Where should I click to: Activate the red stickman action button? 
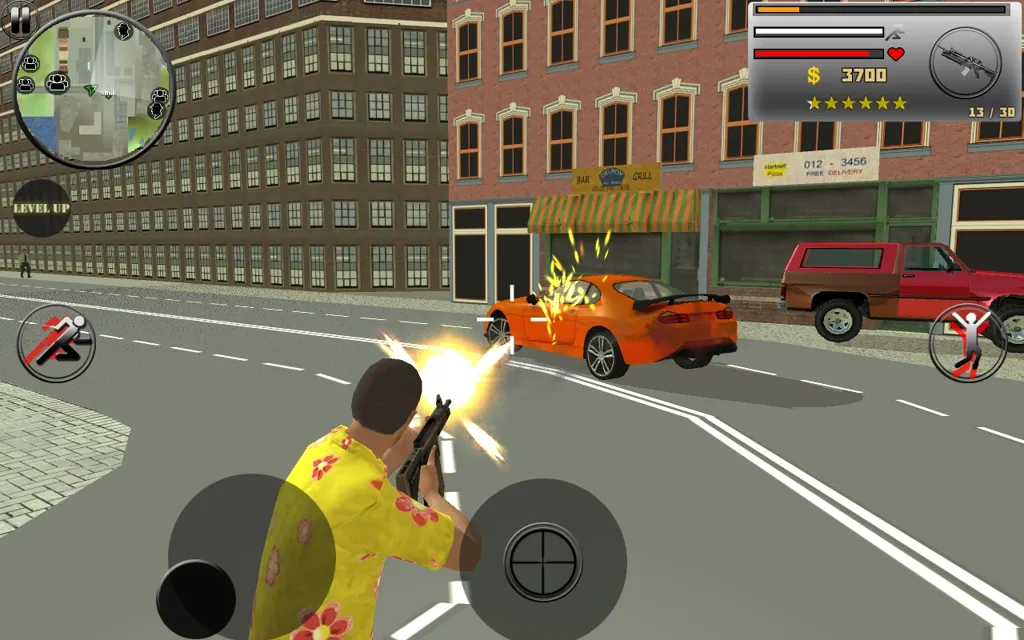coord(968,343)
